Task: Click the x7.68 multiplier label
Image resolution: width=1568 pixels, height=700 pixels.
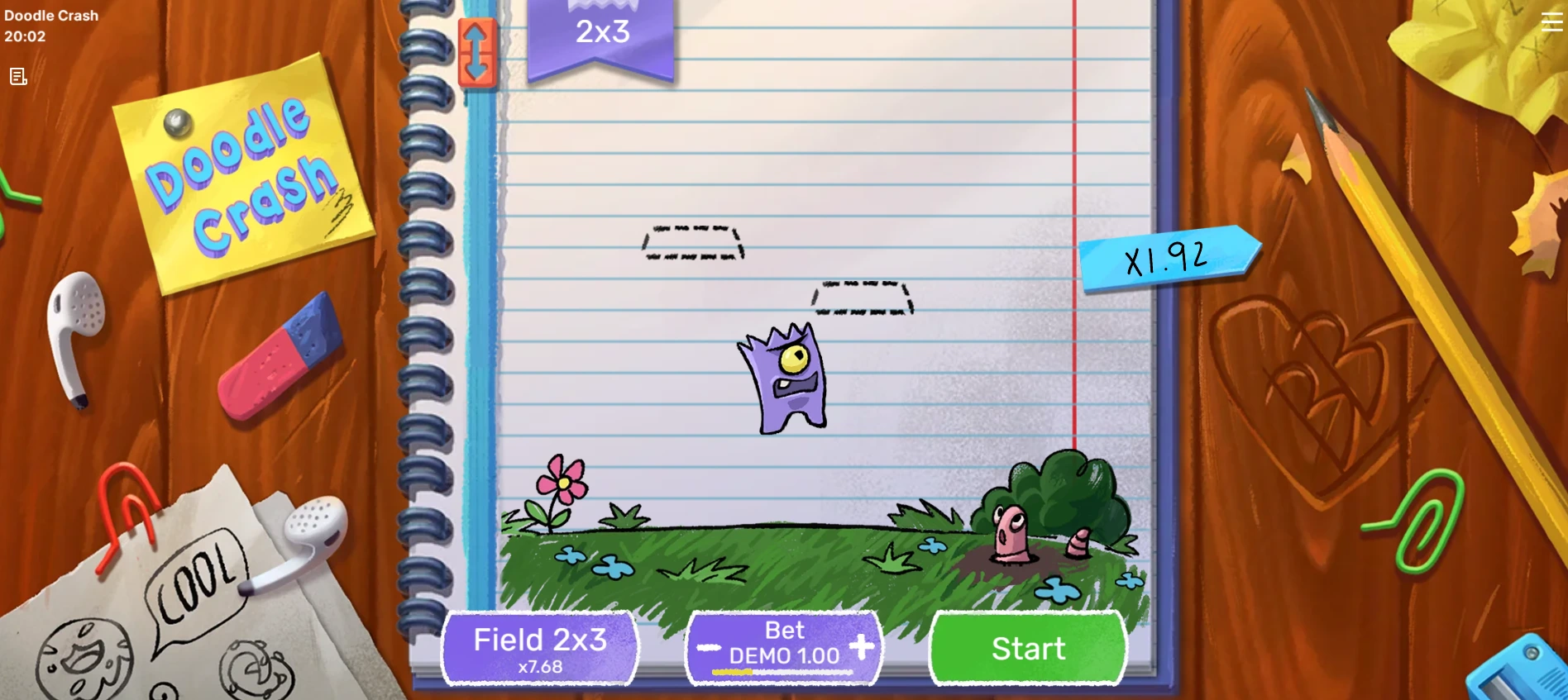Action: (539, 667)
